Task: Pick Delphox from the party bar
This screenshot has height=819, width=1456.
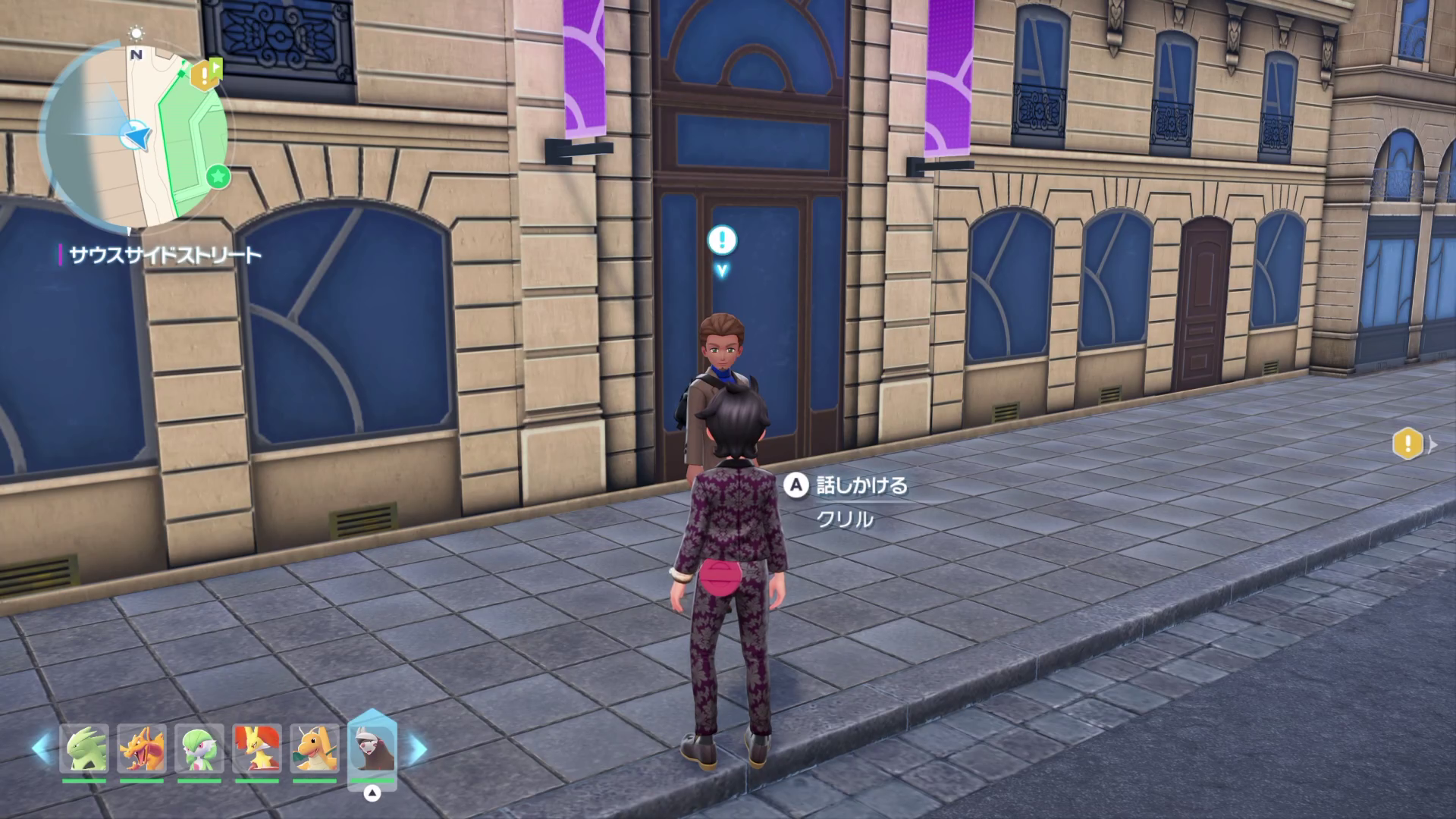Action: [x=257, y=748]
